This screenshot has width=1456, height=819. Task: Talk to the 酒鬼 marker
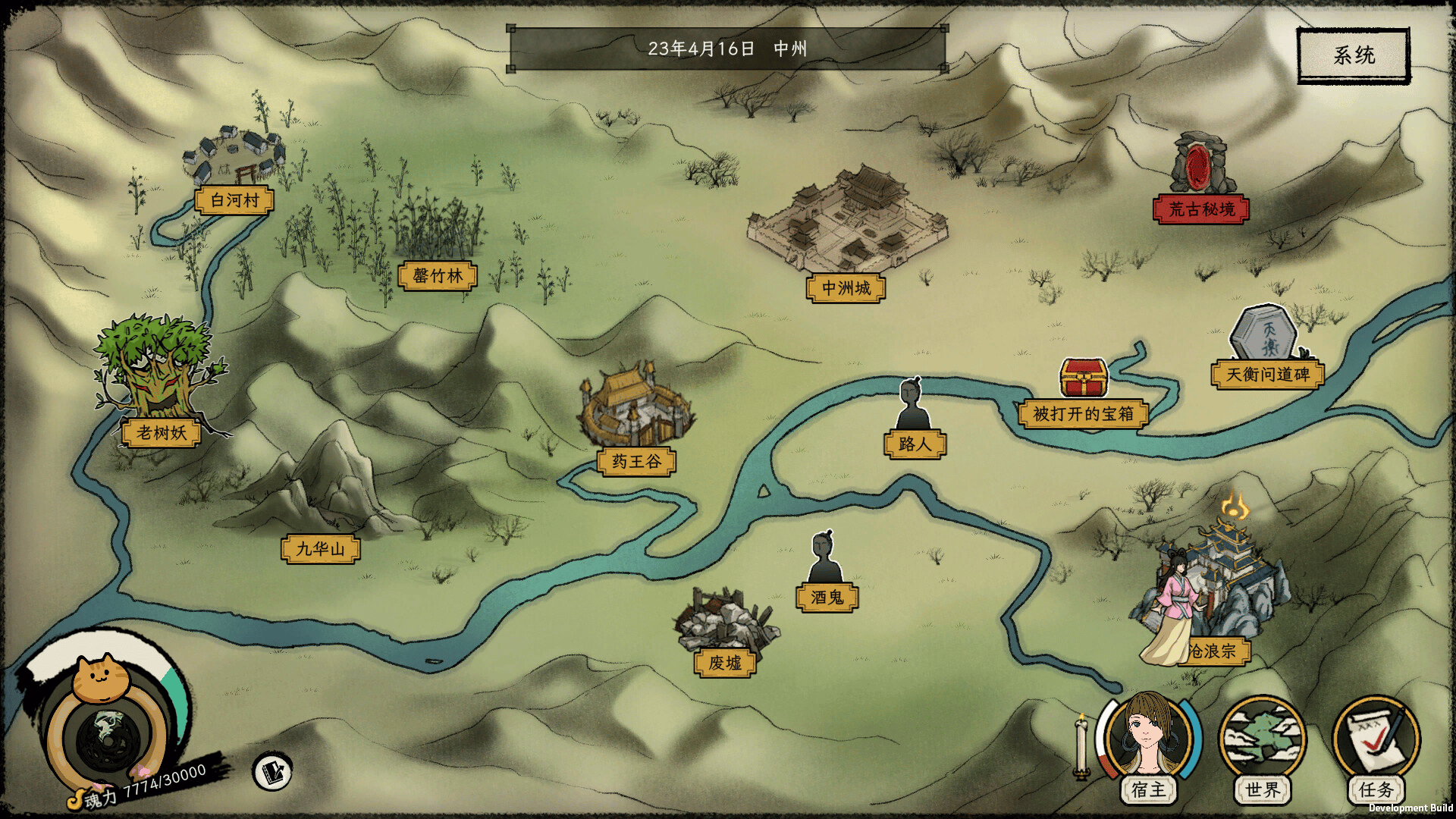(x=827, y=597)
